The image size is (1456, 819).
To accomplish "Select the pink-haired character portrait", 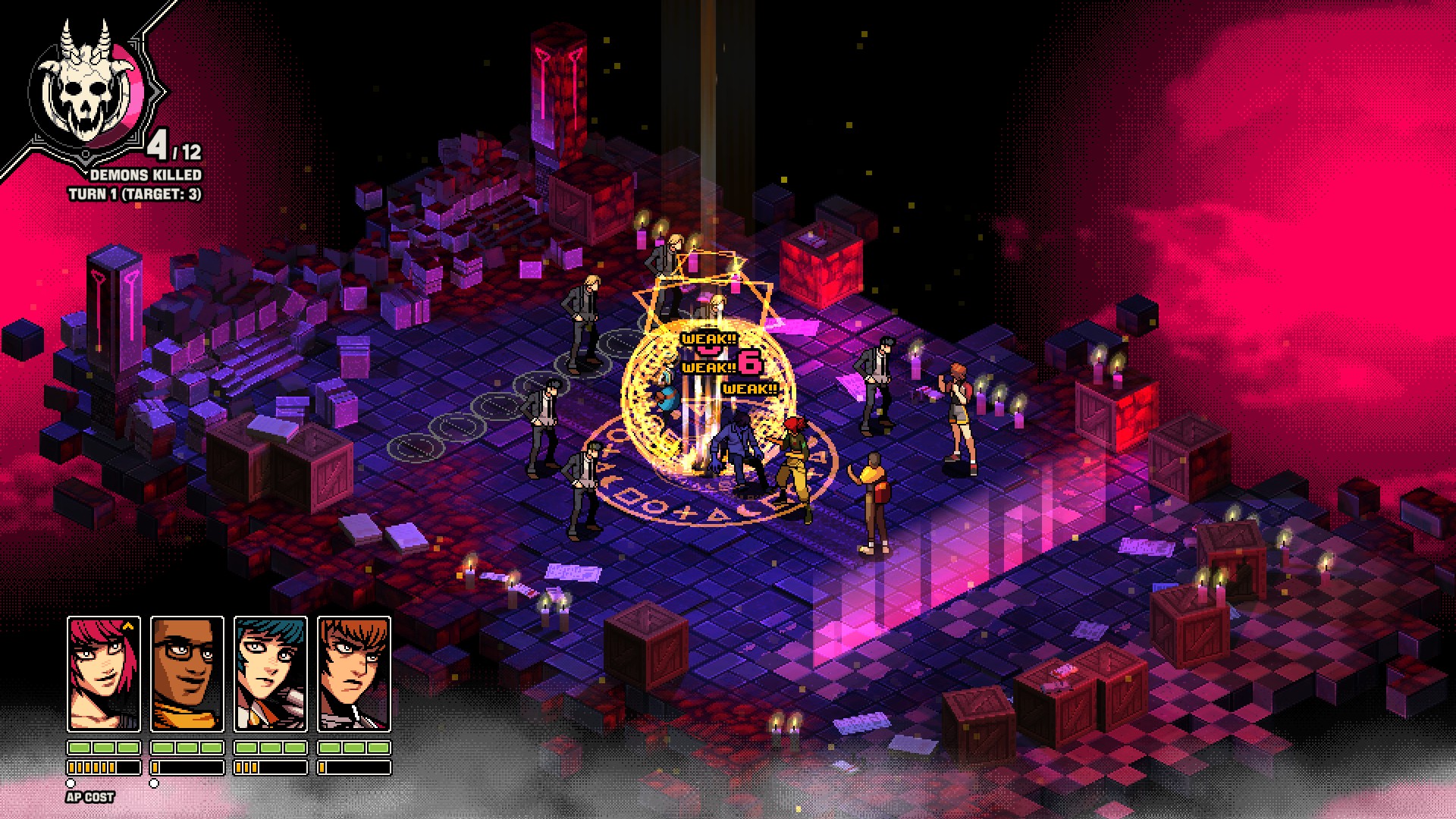I will coord(102,675).
